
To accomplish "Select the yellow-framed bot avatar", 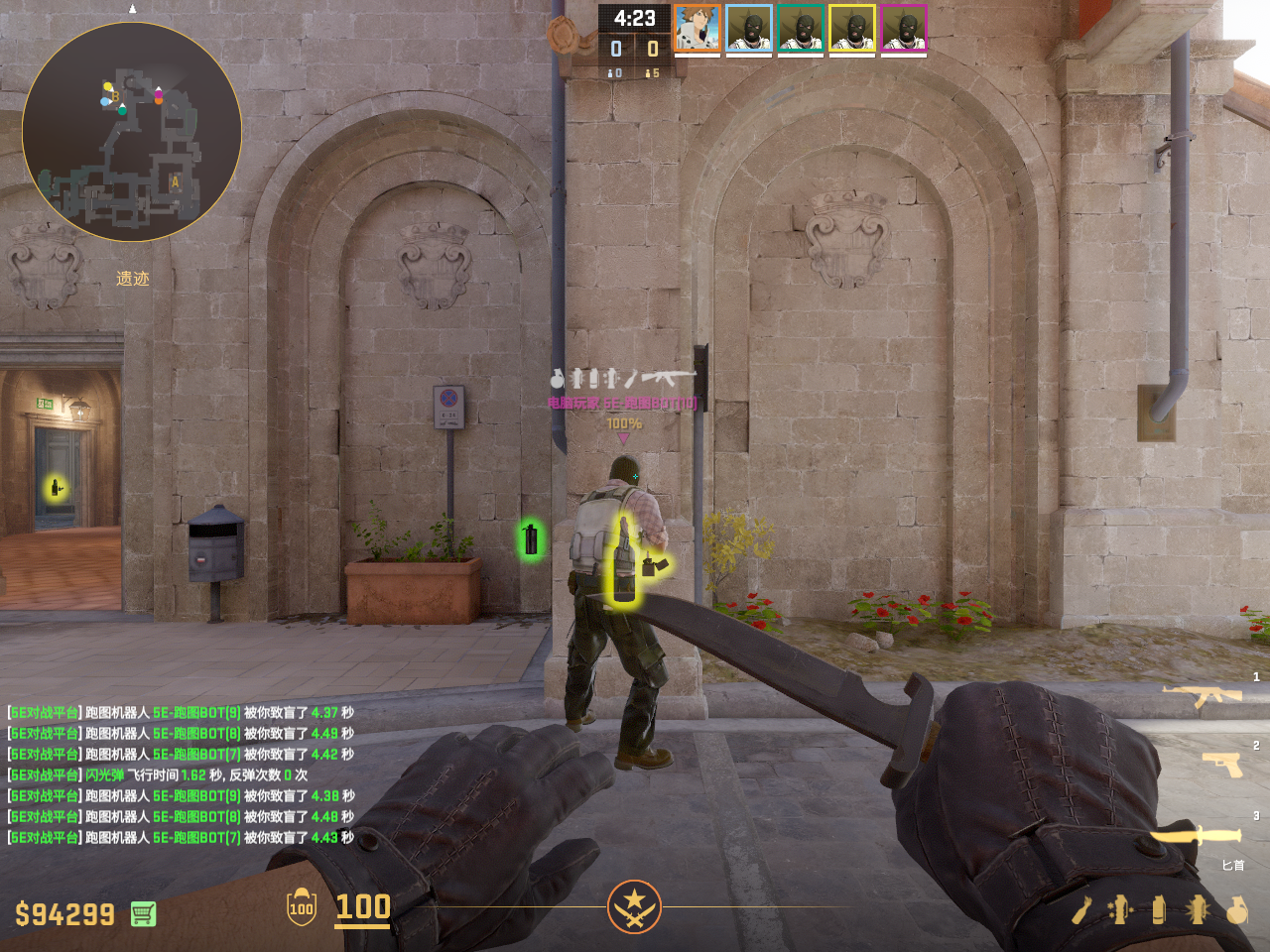I will (x=852, y=28).
